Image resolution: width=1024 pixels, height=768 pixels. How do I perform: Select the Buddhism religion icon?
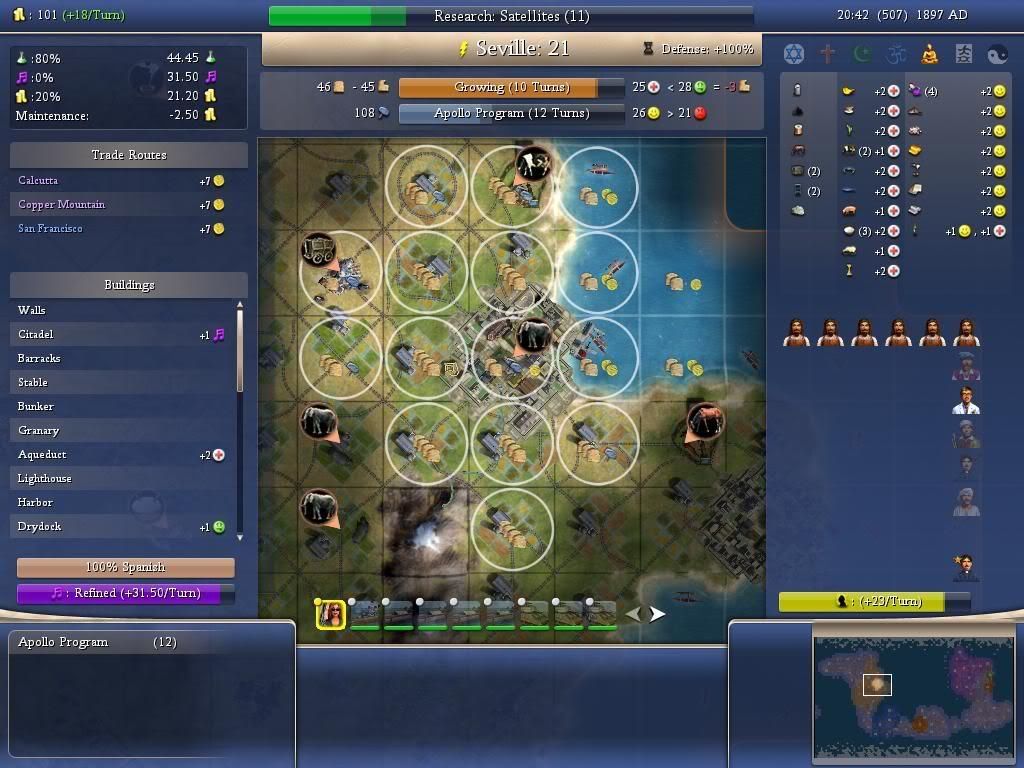930,53
